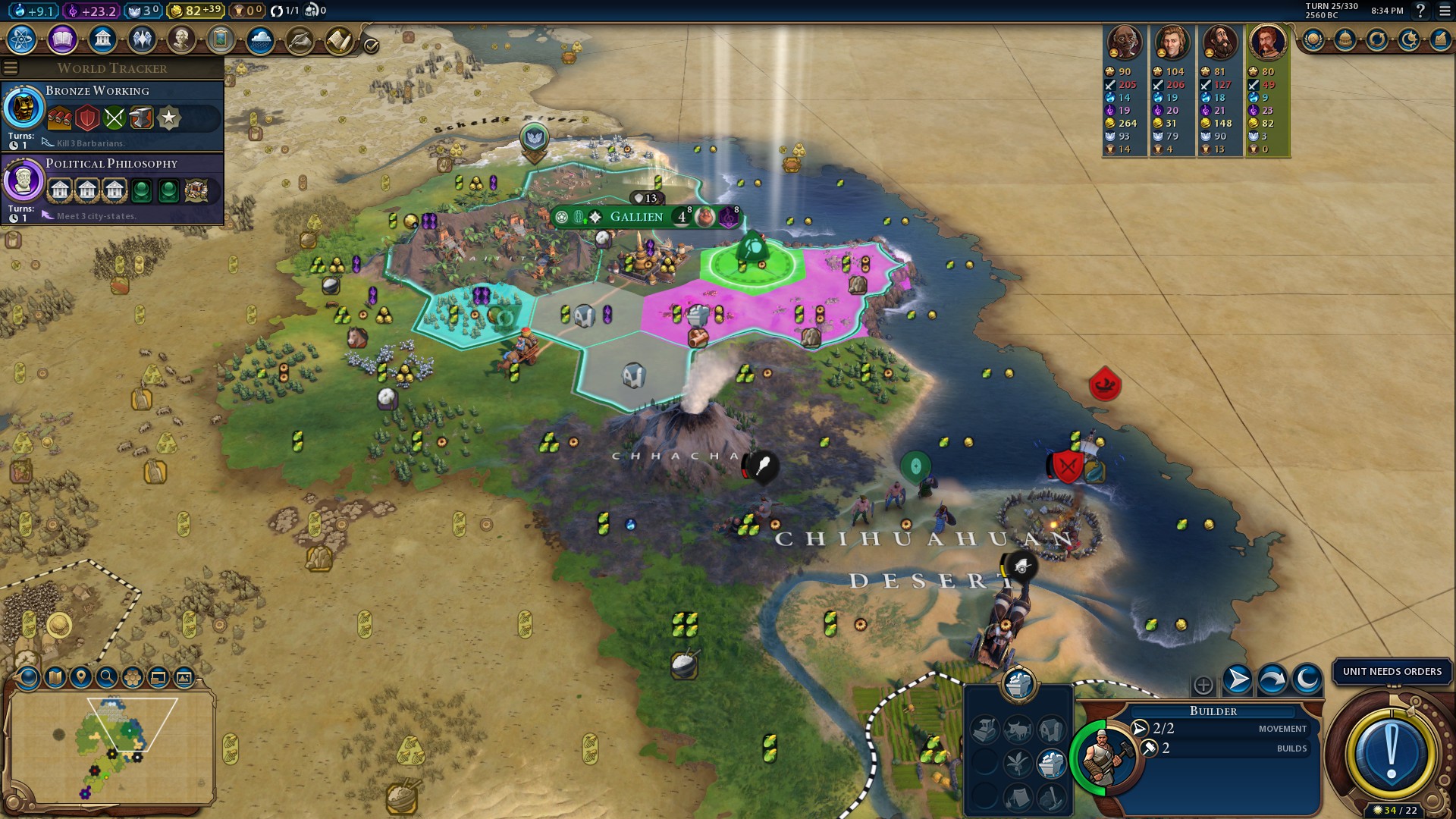Viewport: 1456px width, 819px height.
Task: Select Political Philosophy civic panel
Action: (114, 188)
